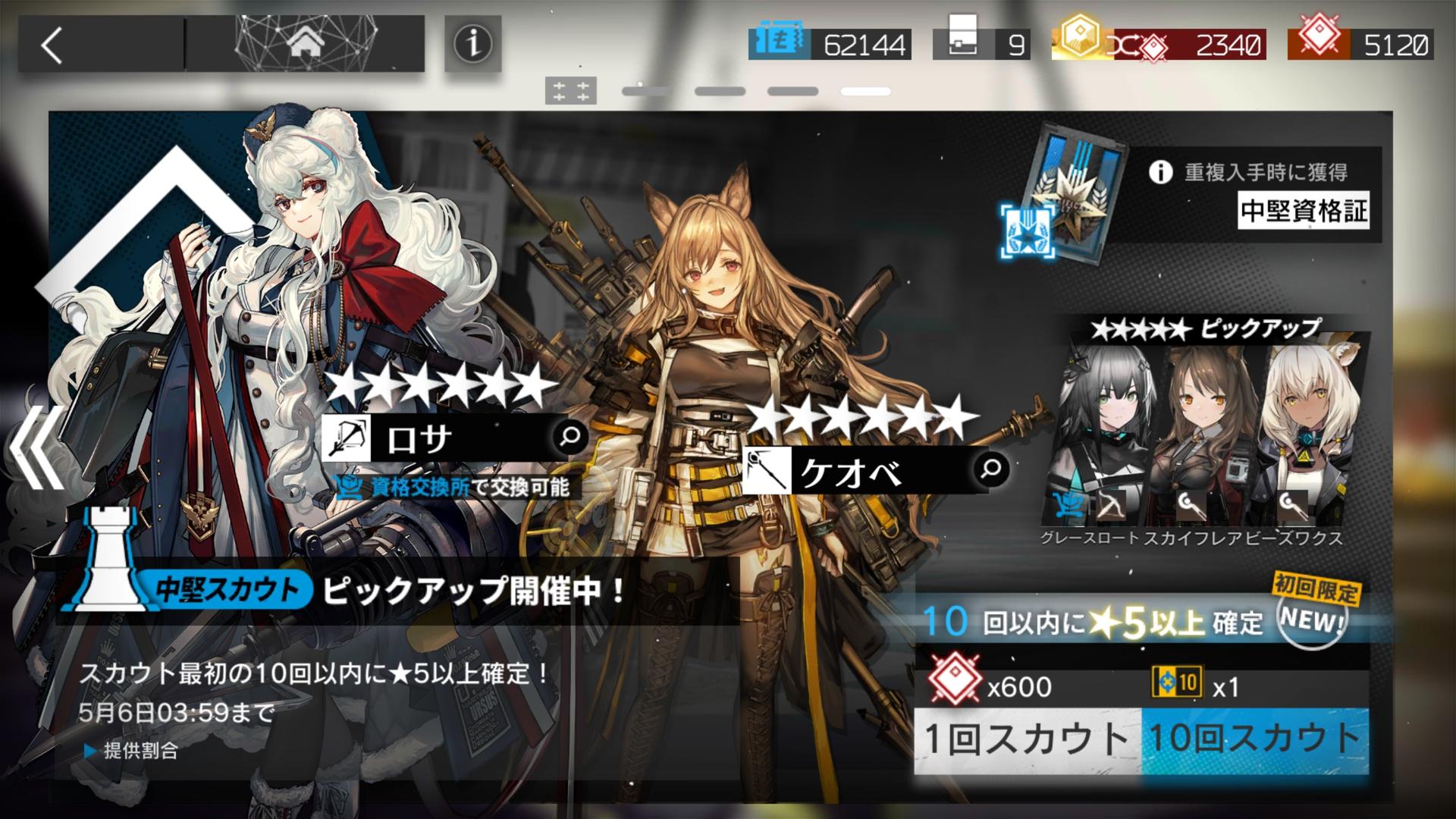Open the banner grid overview icon
This screenshot has width=1456, height=819.
click(x=570, y=91)
